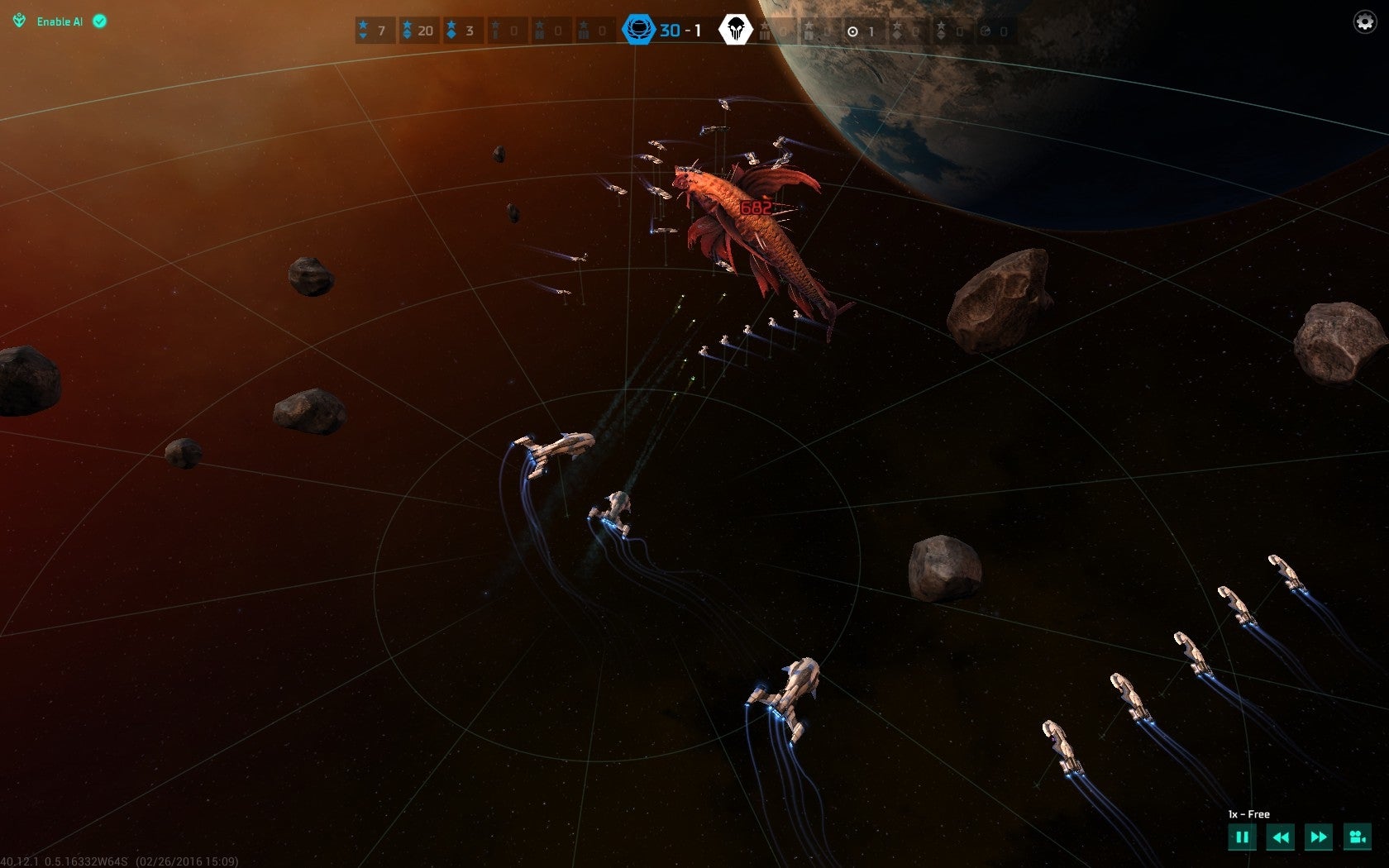Click the blue fleet group showing 20 ships

pyautogui.click(x=418, y=31)
